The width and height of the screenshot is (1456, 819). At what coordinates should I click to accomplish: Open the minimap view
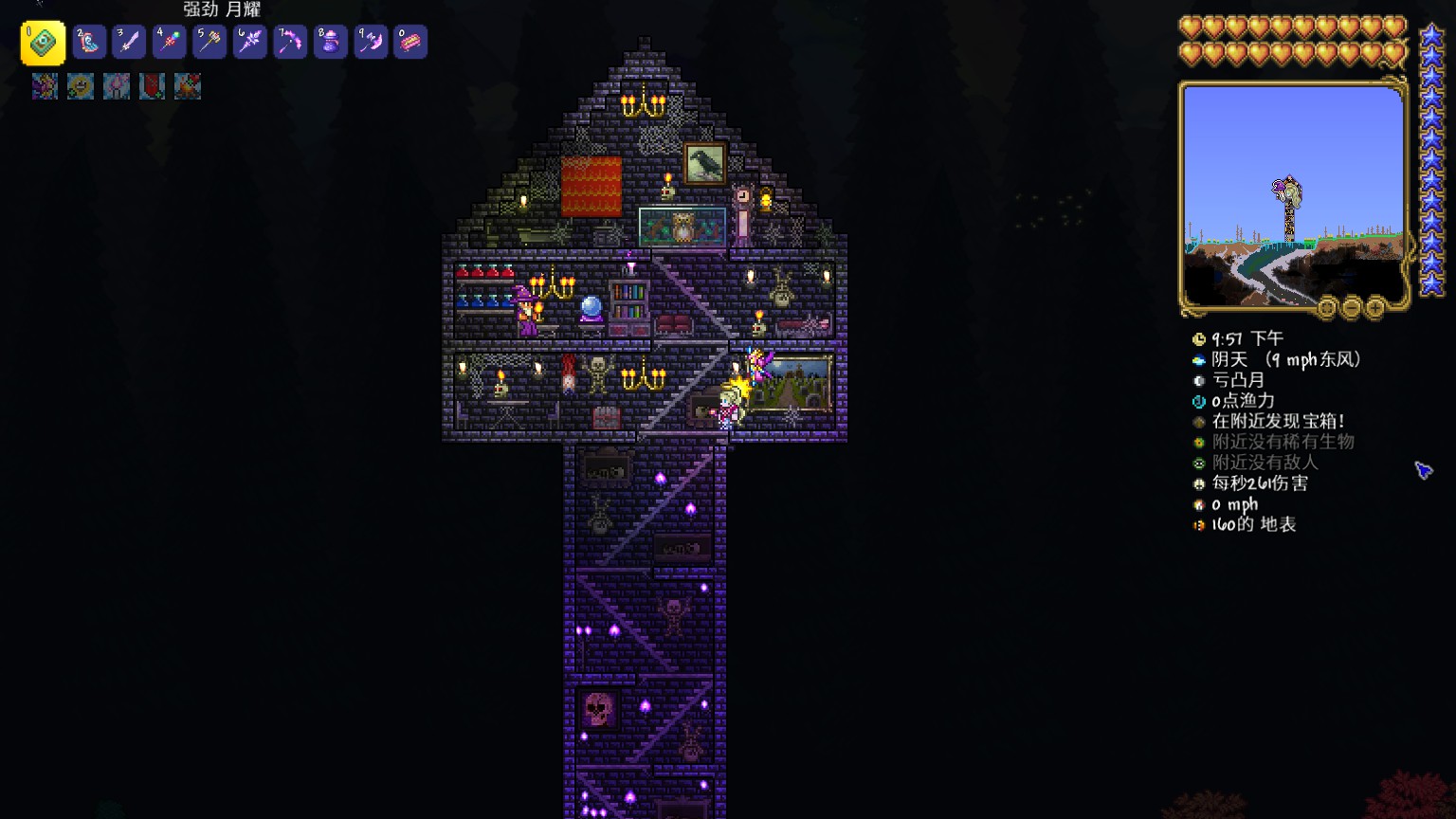tap(1293, 196)
